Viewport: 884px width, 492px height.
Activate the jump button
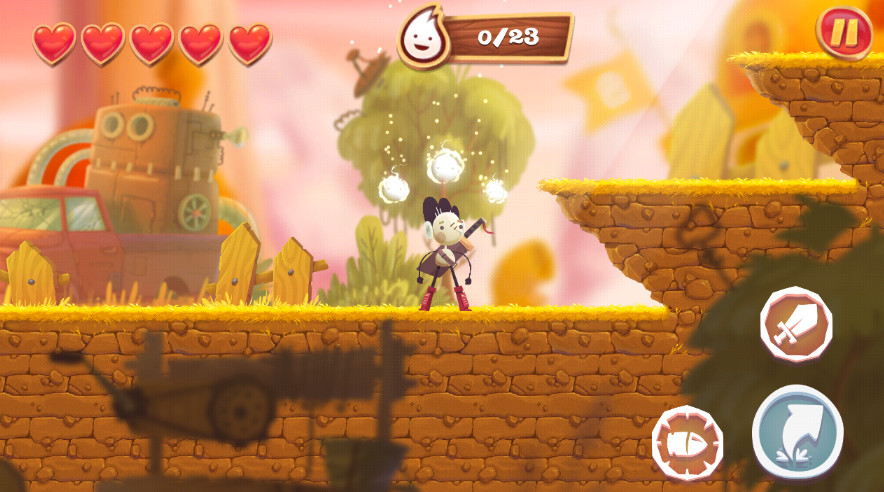(x=797, y=432)
